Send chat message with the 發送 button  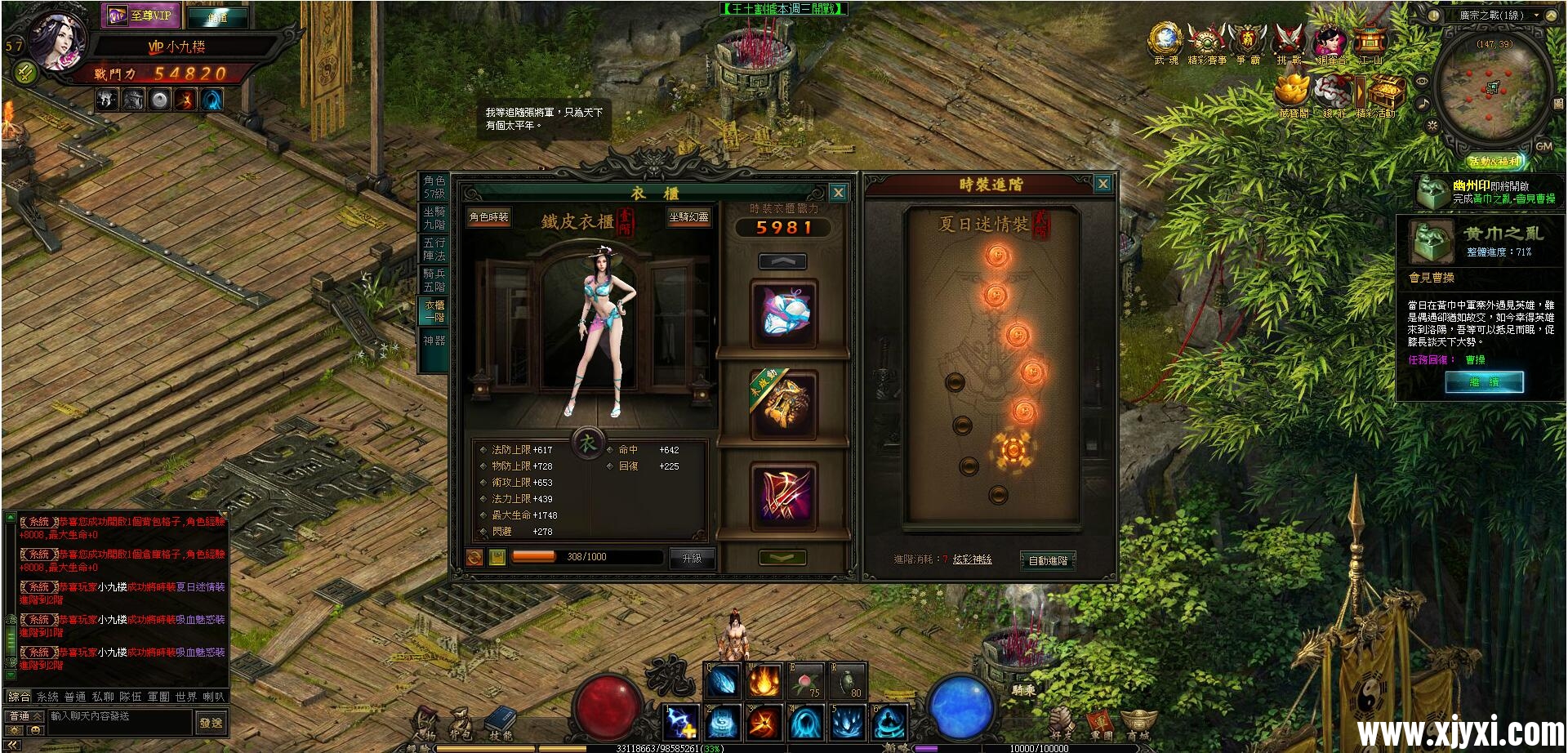211,723
